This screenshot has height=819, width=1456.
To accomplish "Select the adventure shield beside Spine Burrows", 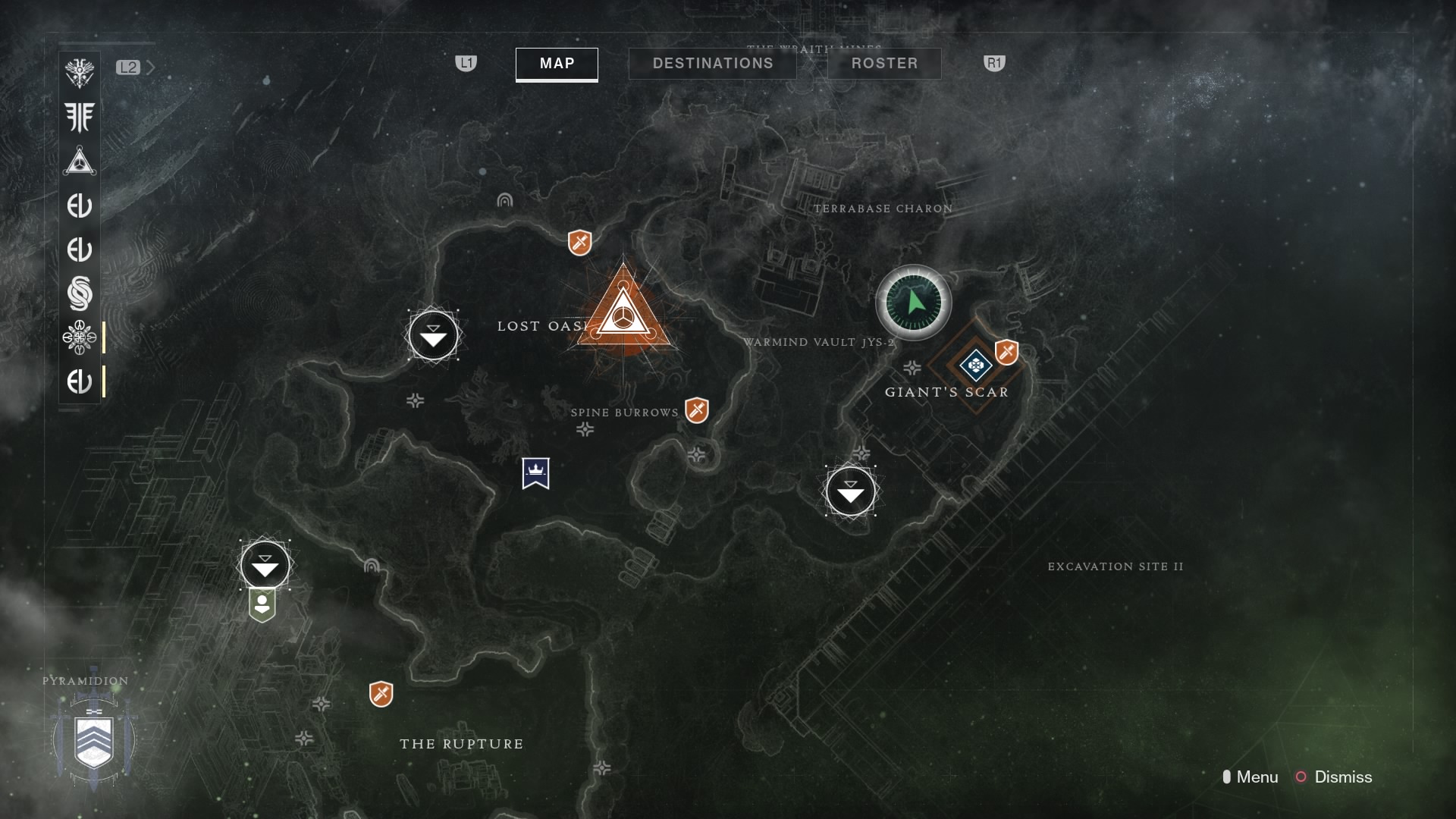I will 696,410.
